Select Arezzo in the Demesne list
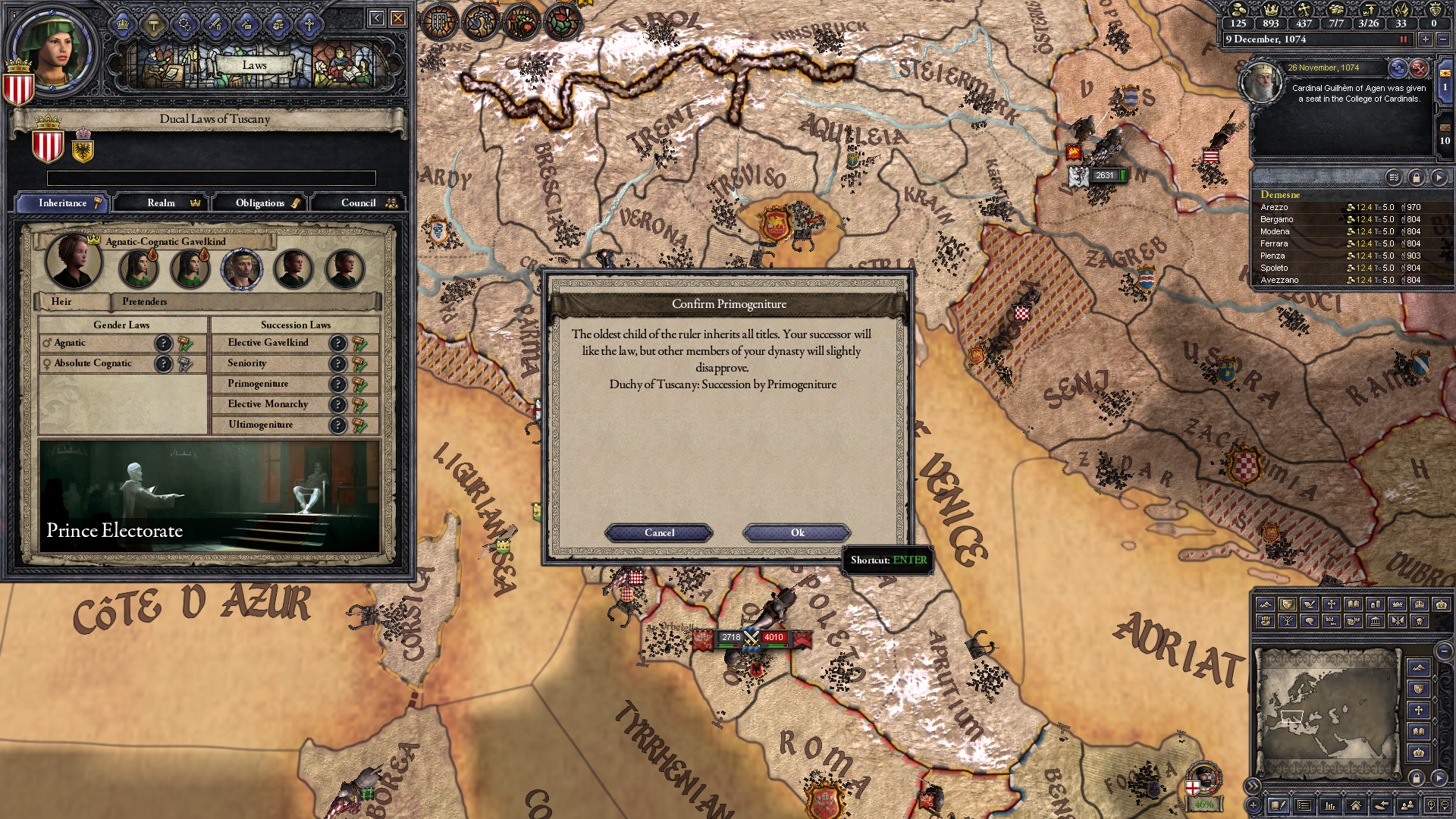This screenshot has width=1456, height=819. tap(1276, 206)
